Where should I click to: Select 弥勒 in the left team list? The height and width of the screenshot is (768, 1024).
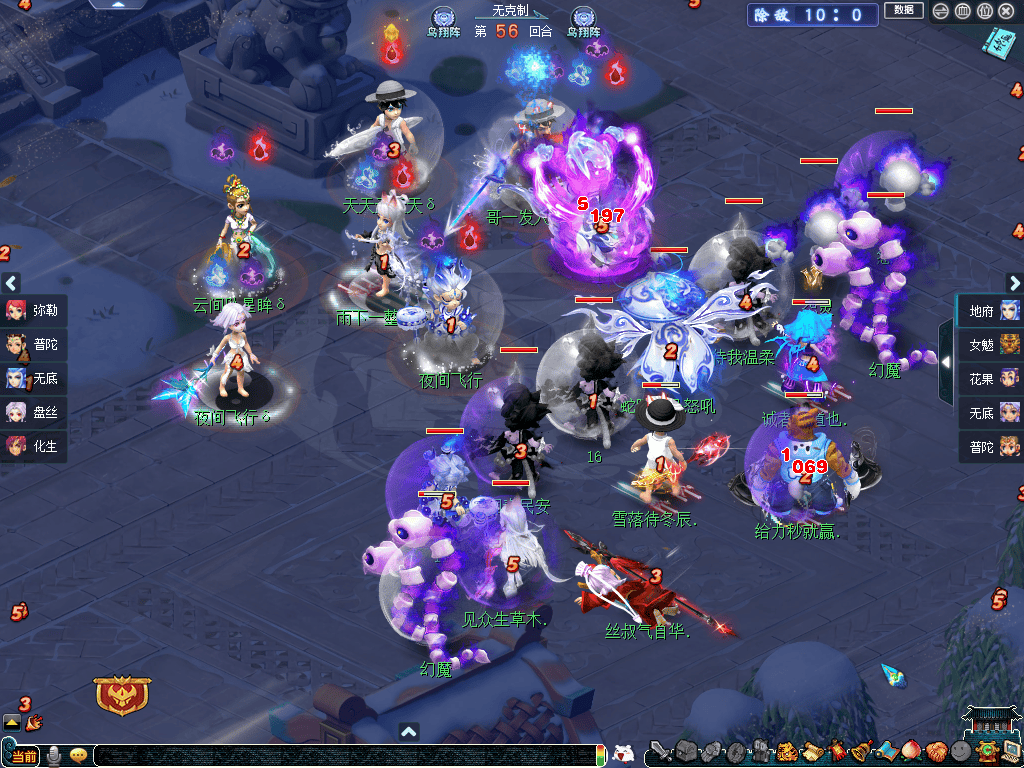(x=34, y=310)
